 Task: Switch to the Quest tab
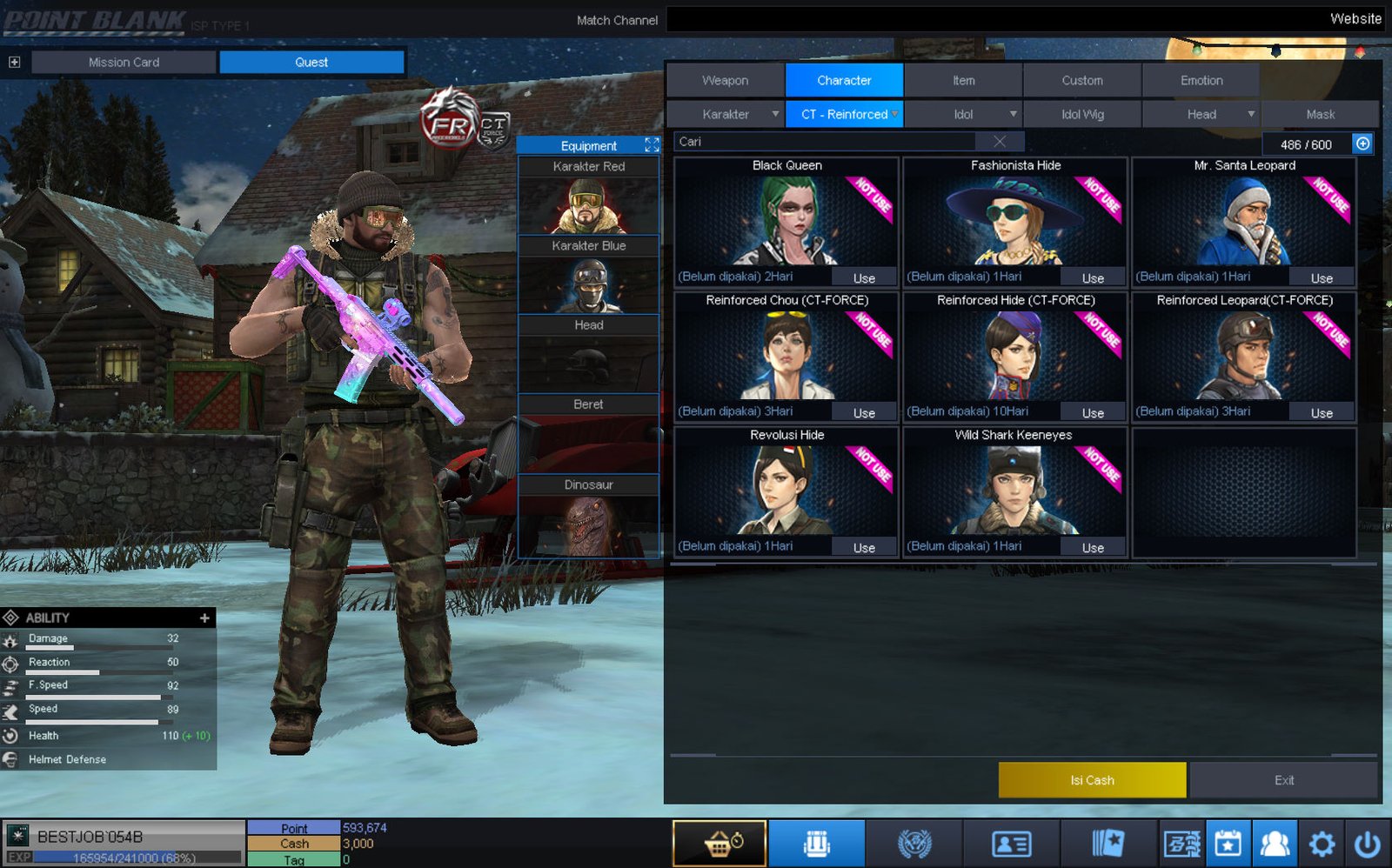311,62
